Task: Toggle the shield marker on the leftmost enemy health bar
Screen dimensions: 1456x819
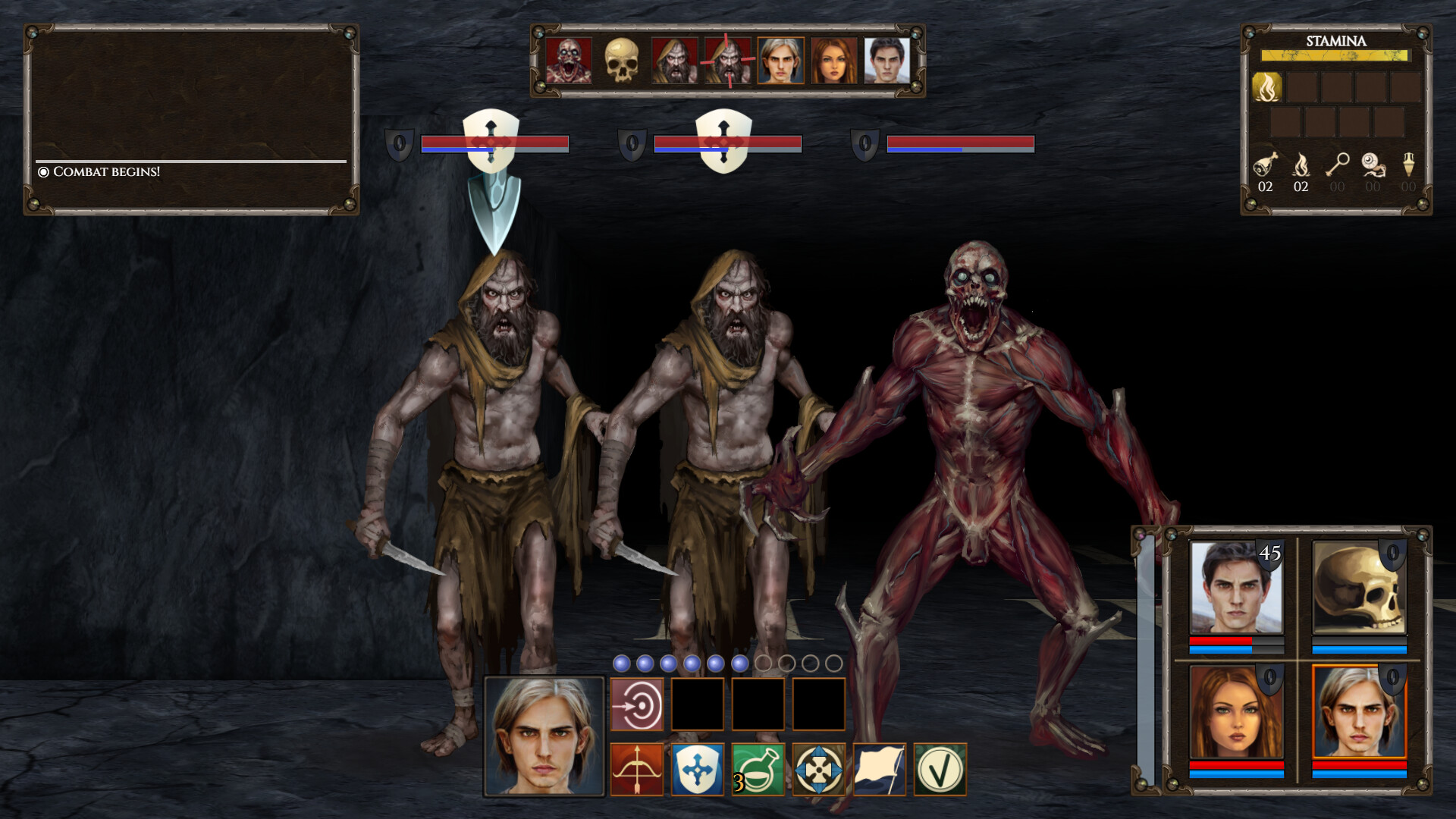Action: tap(400, 144)
